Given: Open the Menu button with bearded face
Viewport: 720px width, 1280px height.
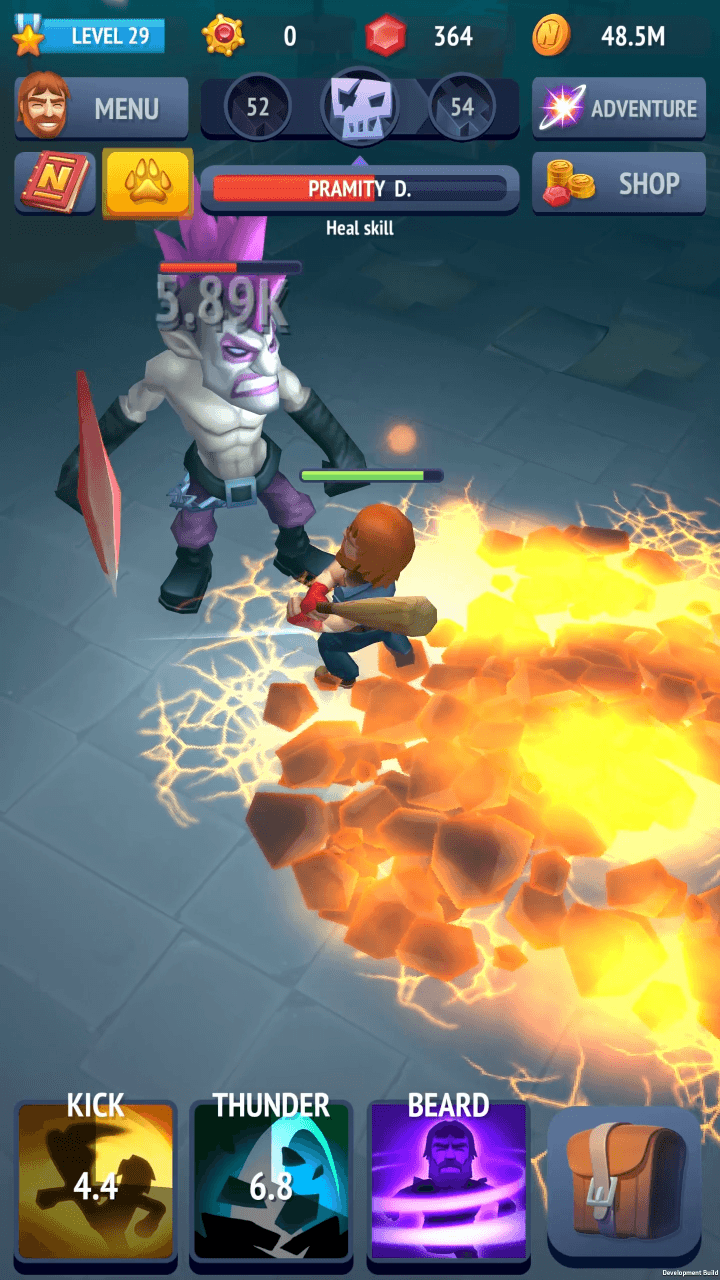Looking at the screenshot, I should click(x=101, y=108).
